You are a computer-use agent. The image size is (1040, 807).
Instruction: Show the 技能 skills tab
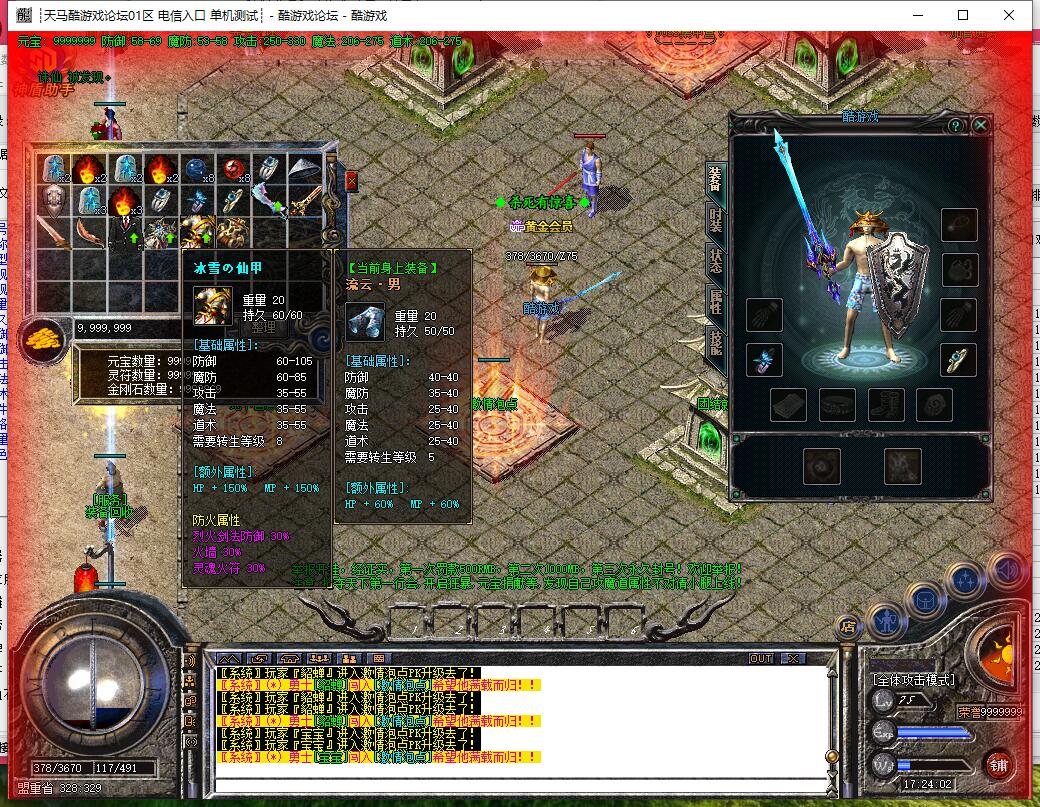tap(716, 342)
